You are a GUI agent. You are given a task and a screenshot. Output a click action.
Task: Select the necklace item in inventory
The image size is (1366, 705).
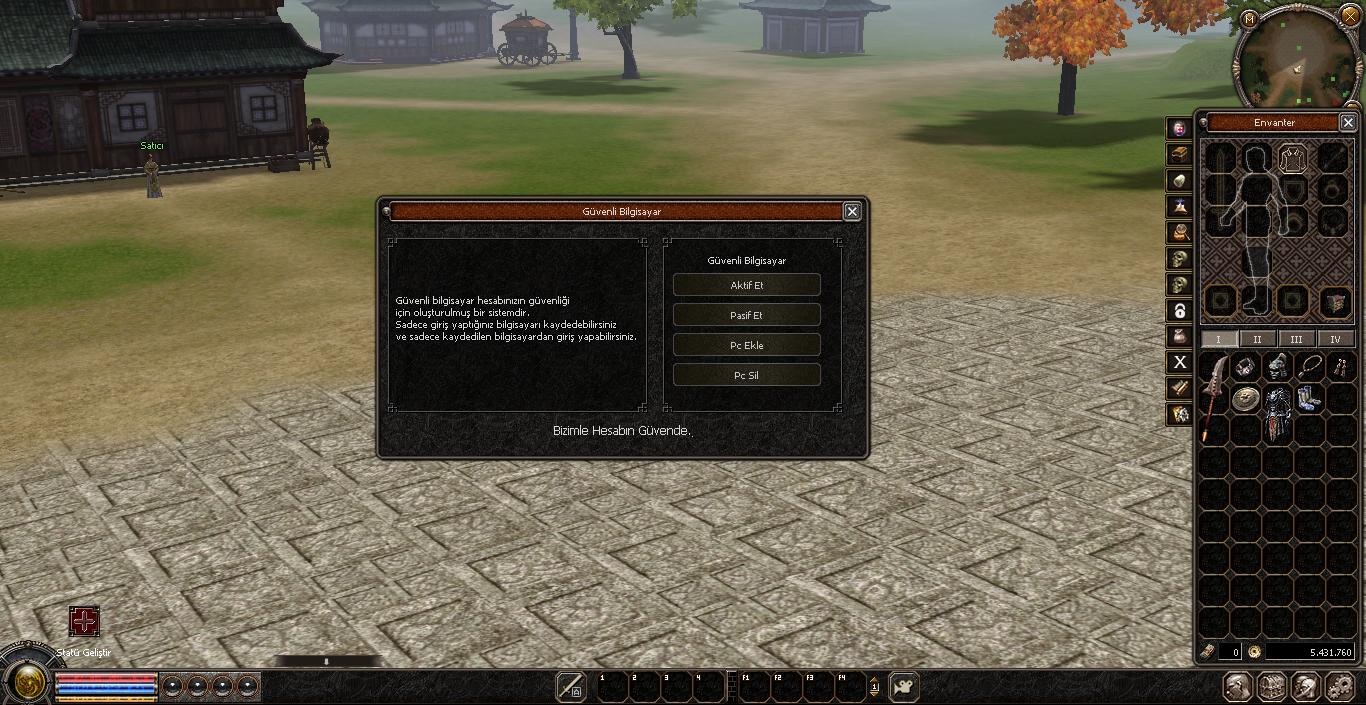click(x=1309, y=367)
